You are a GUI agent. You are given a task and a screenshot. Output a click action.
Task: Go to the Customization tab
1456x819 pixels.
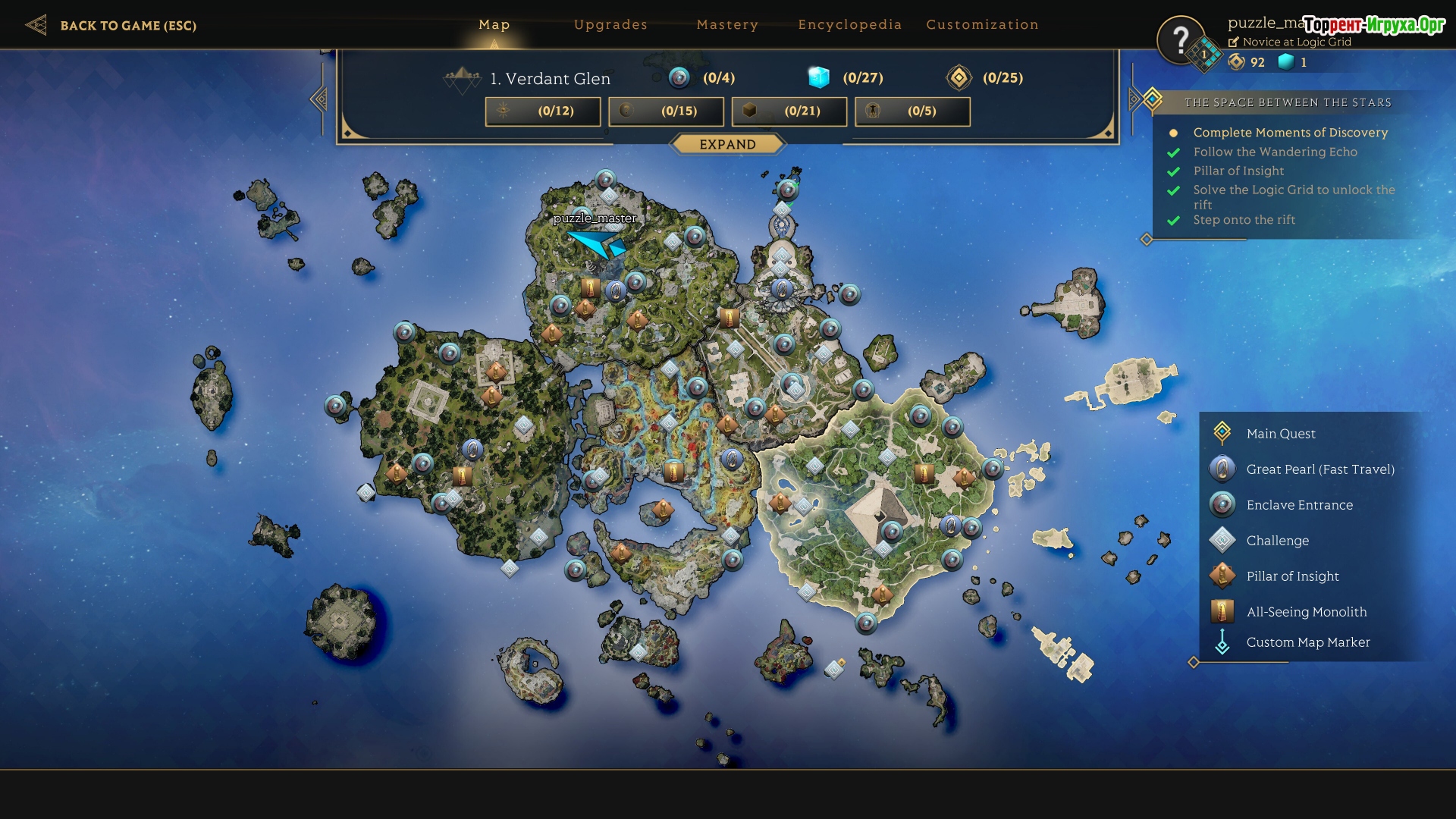pos(982,25)
